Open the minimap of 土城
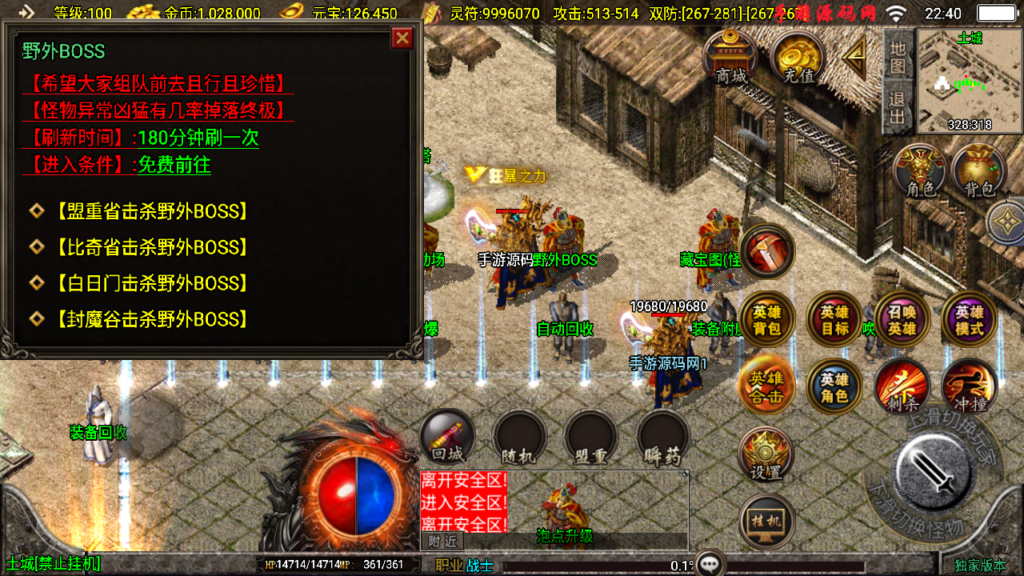The image size is (1024, 576). (x=968, y=80)
